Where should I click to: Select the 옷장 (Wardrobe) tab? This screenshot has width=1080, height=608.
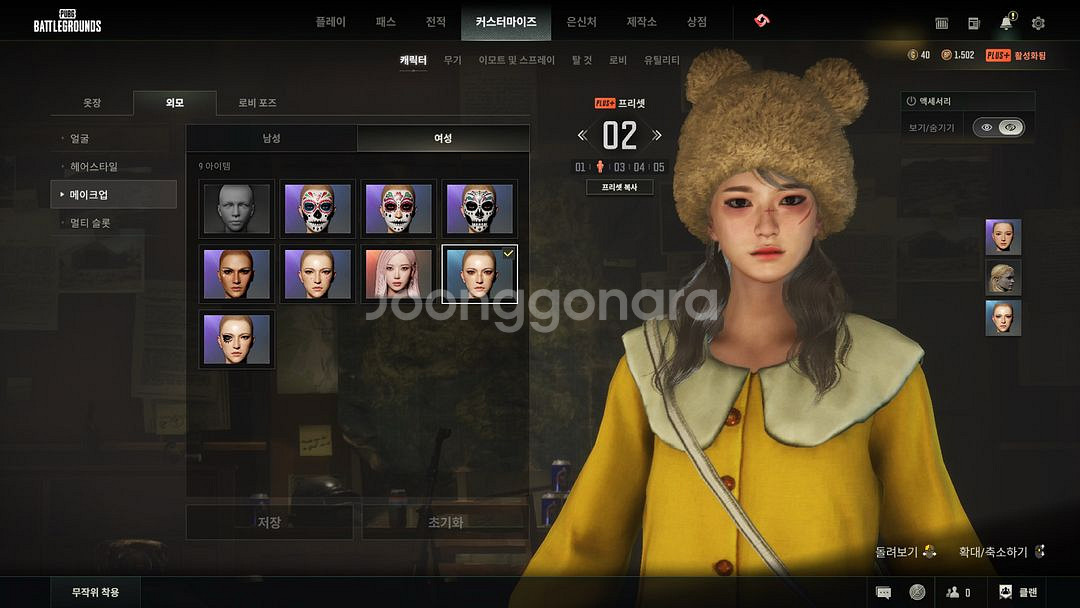tap(92, 103)
